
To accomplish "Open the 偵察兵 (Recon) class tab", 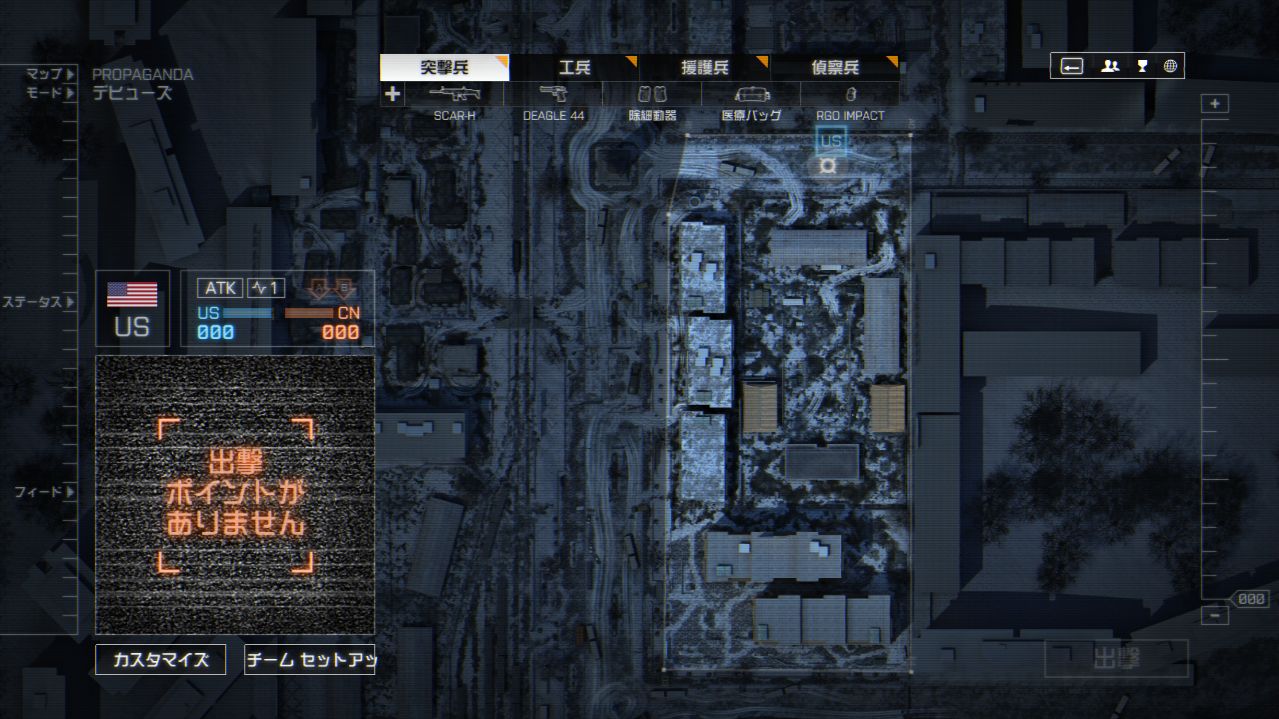I will click(834, 68).
